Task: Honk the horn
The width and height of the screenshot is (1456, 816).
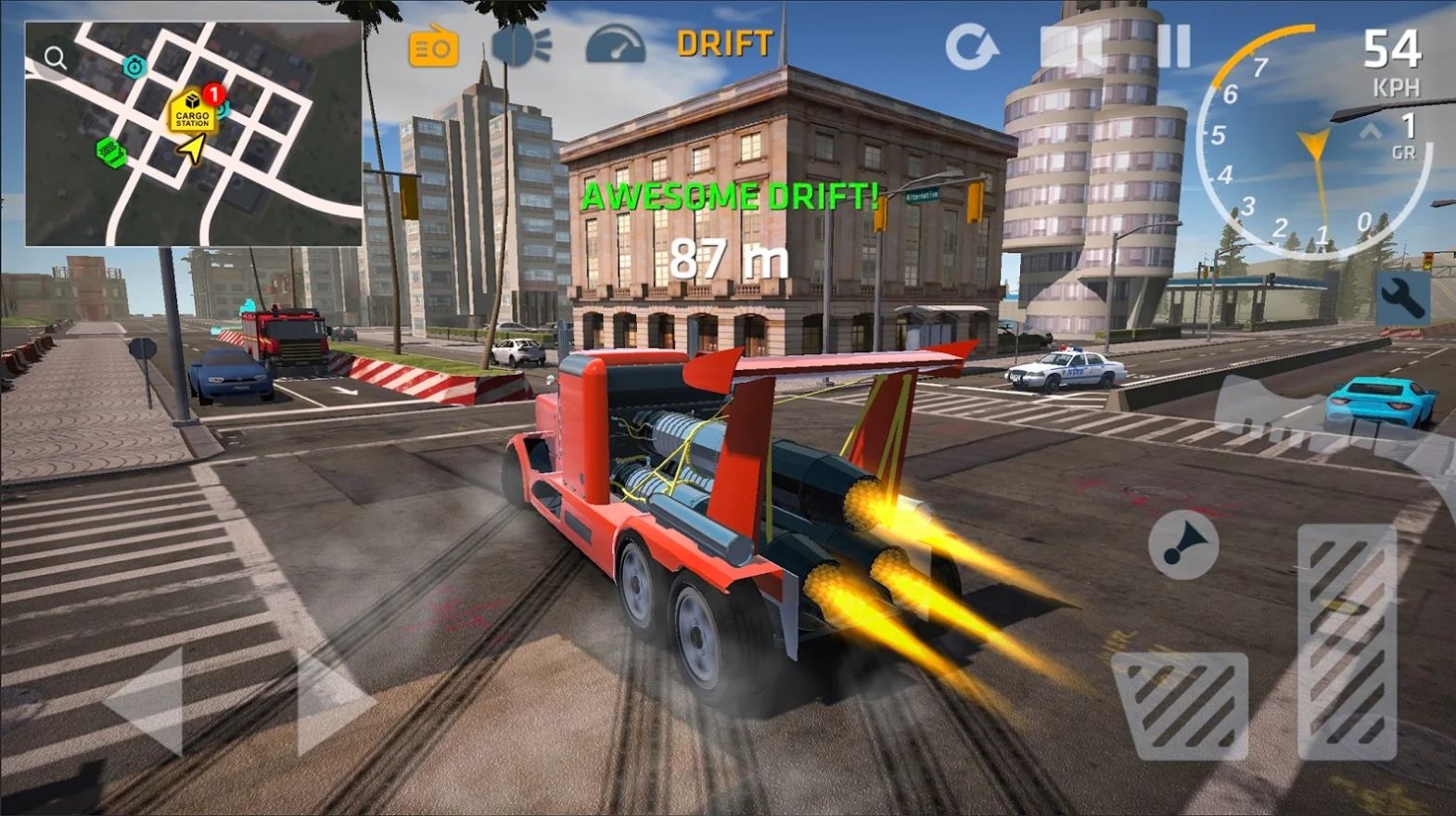Action: [x=1187, y=545]
